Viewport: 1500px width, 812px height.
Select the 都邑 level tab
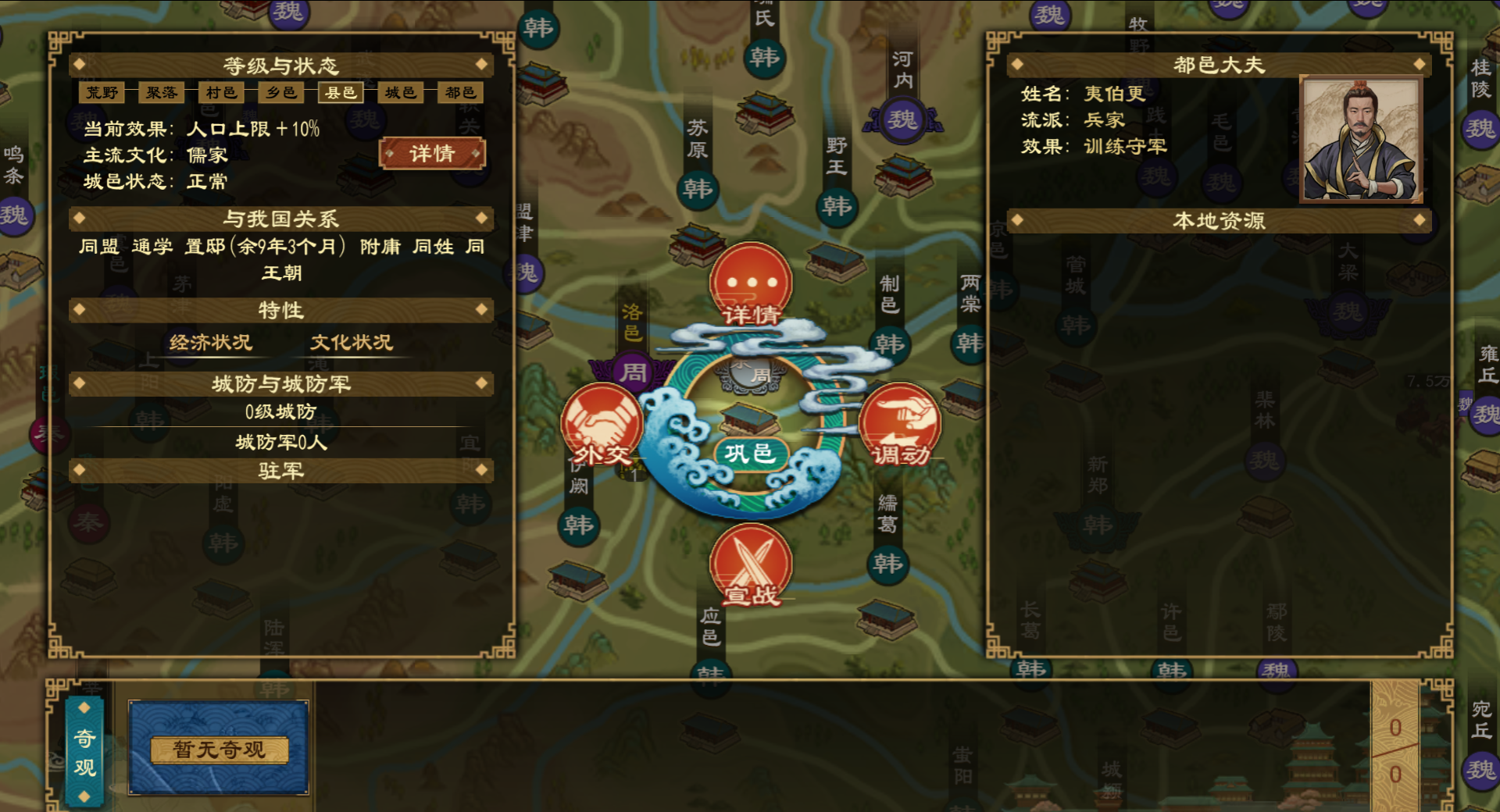point(460,93)
